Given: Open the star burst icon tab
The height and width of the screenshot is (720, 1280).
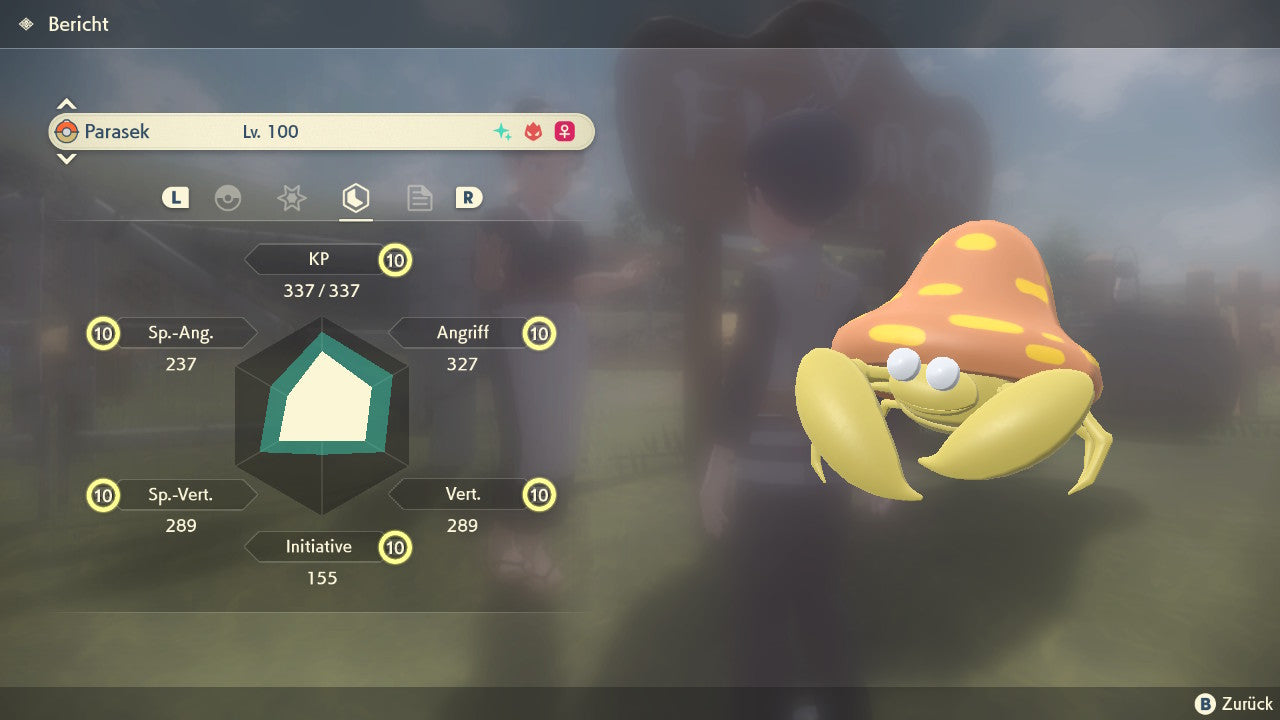Looking at the screenshot, I should click(291, 198).
